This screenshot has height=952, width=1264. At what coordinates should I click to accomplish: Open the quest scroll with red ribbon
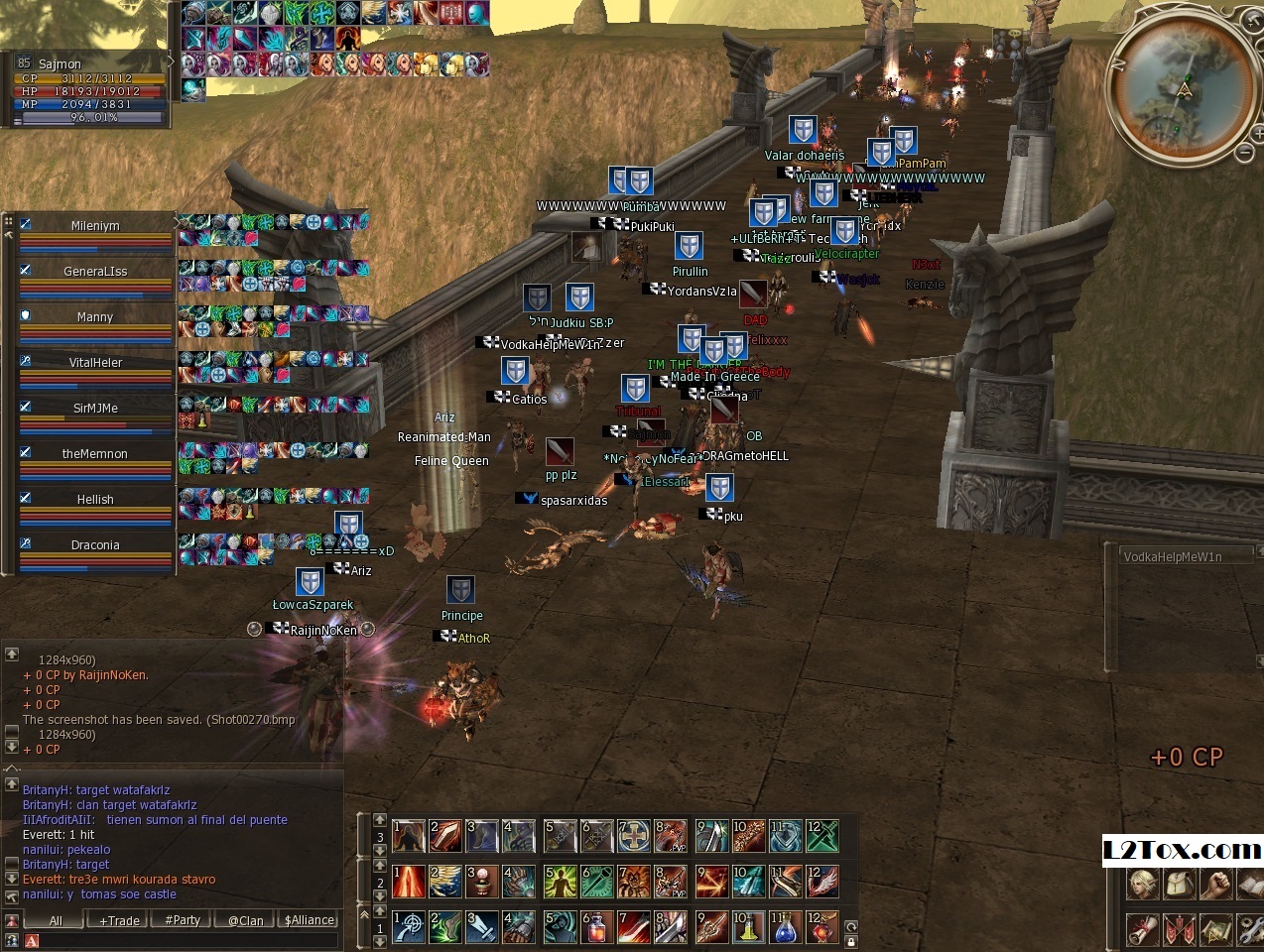pos(1144,930)
